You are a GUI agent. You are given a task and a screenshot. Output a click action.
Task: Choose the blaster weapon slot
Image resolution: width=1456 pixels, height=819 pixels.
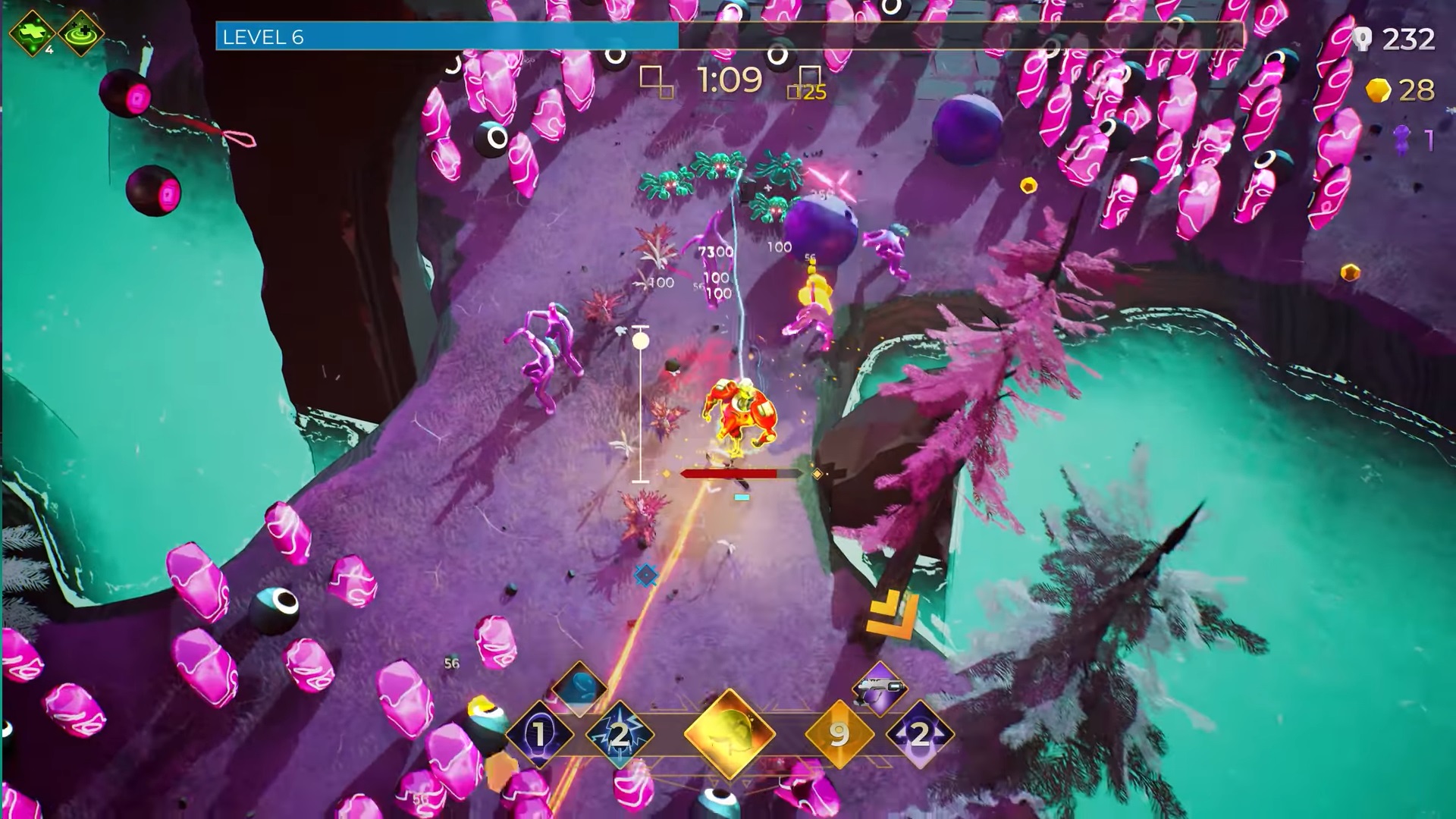click(x=880, y=689)
